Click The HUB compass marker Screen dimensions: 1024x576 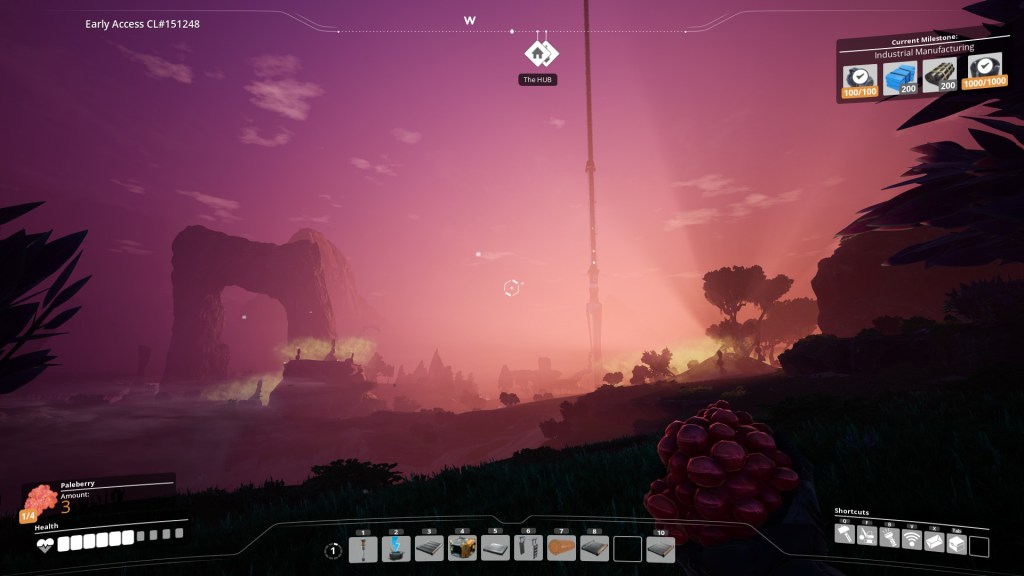pyautogui.click(x=540, y=53)
